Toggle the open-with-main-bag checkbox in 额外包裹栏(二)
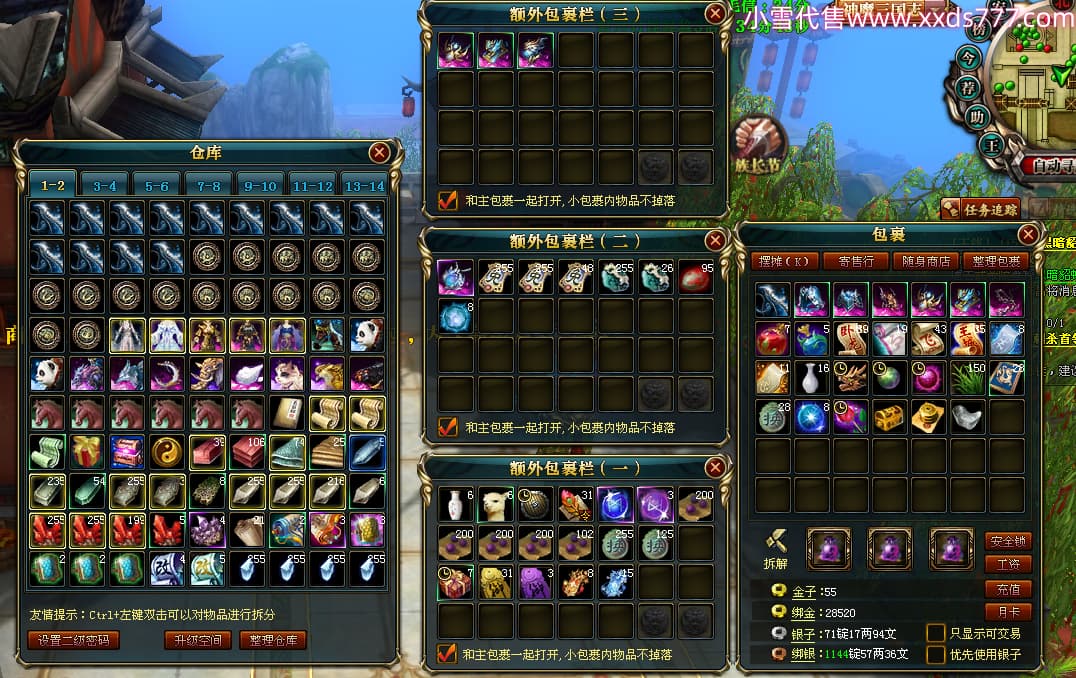 448,427
